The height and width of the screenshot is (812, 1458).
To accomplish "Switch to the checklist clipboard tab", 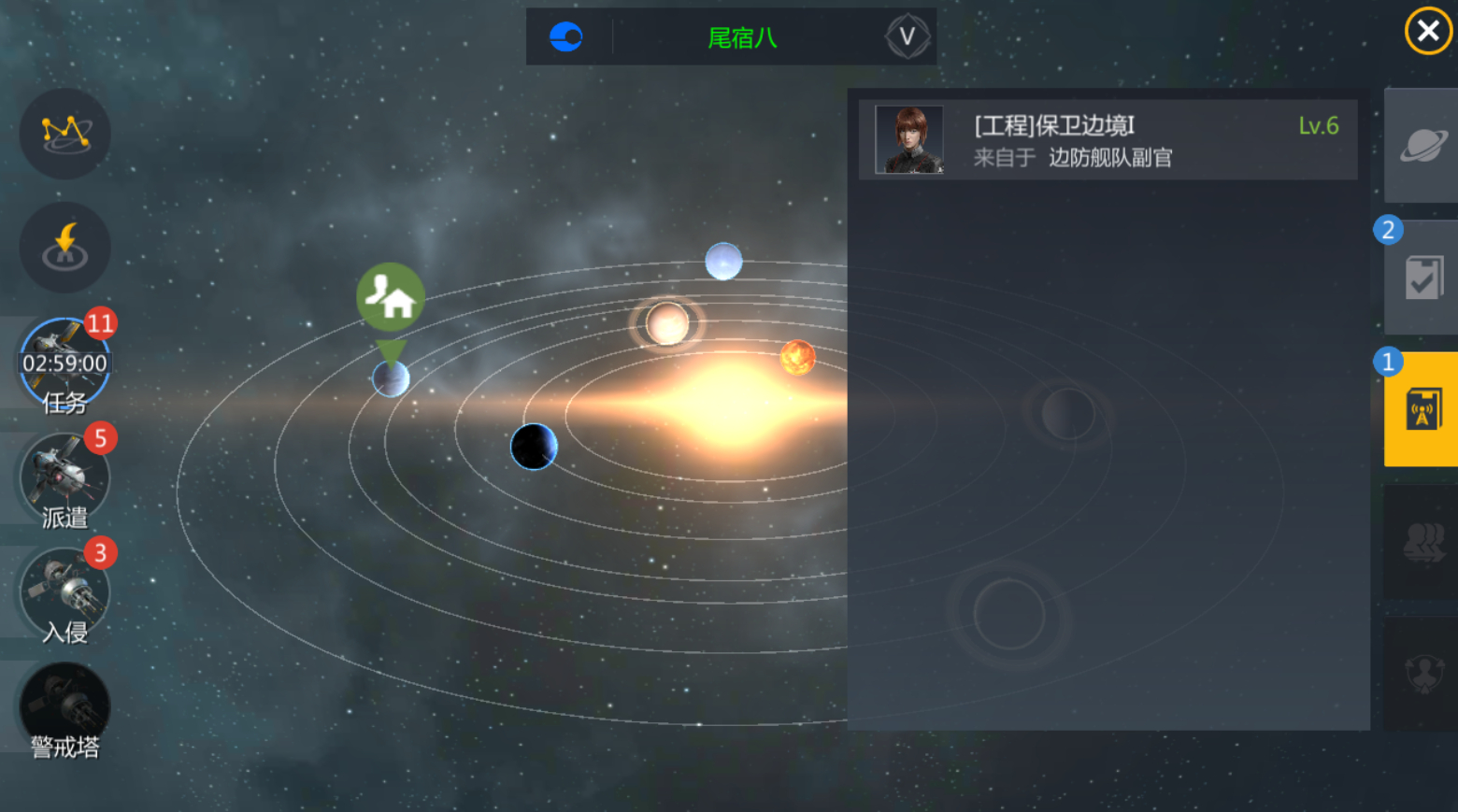I will point(1422,278).
